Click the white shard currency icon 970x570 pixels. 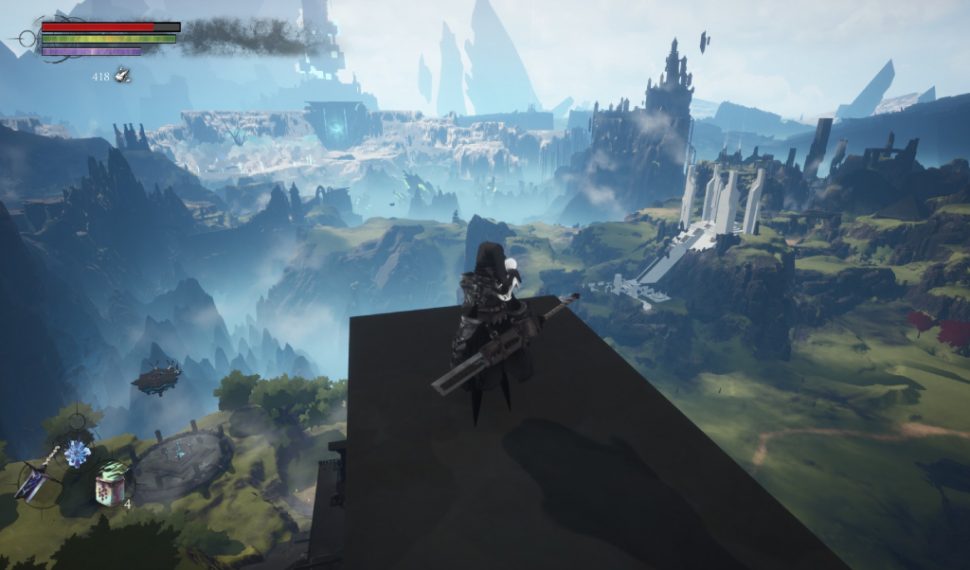click(122, 74)
